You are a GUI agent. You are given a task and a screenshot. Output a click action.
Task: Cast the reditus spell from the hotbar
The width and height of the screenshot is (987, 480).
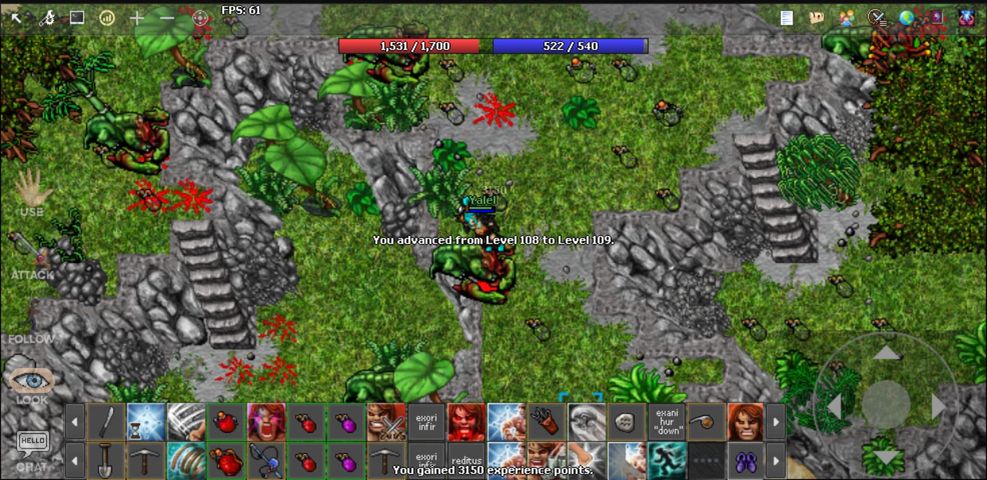tap(465, 461)
